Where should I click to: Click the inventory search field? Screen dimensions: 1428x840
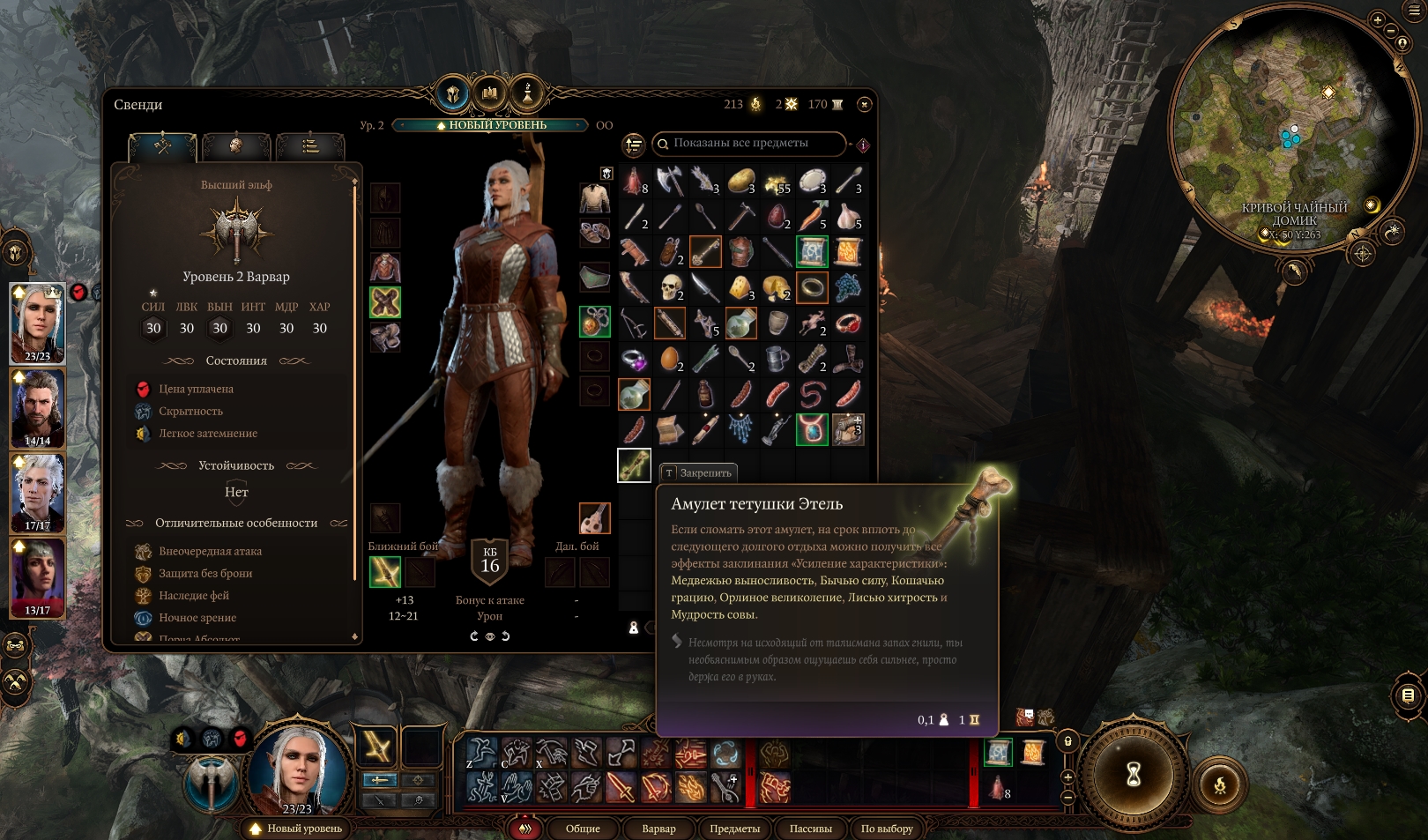[x=751, y=143]
